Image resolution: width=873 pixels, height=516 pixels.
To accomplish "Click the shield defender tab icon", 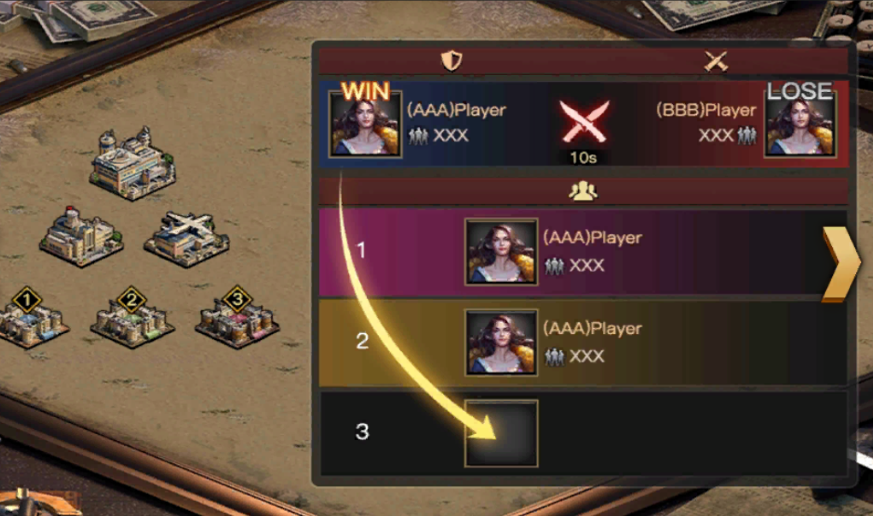I will (452, 61).
